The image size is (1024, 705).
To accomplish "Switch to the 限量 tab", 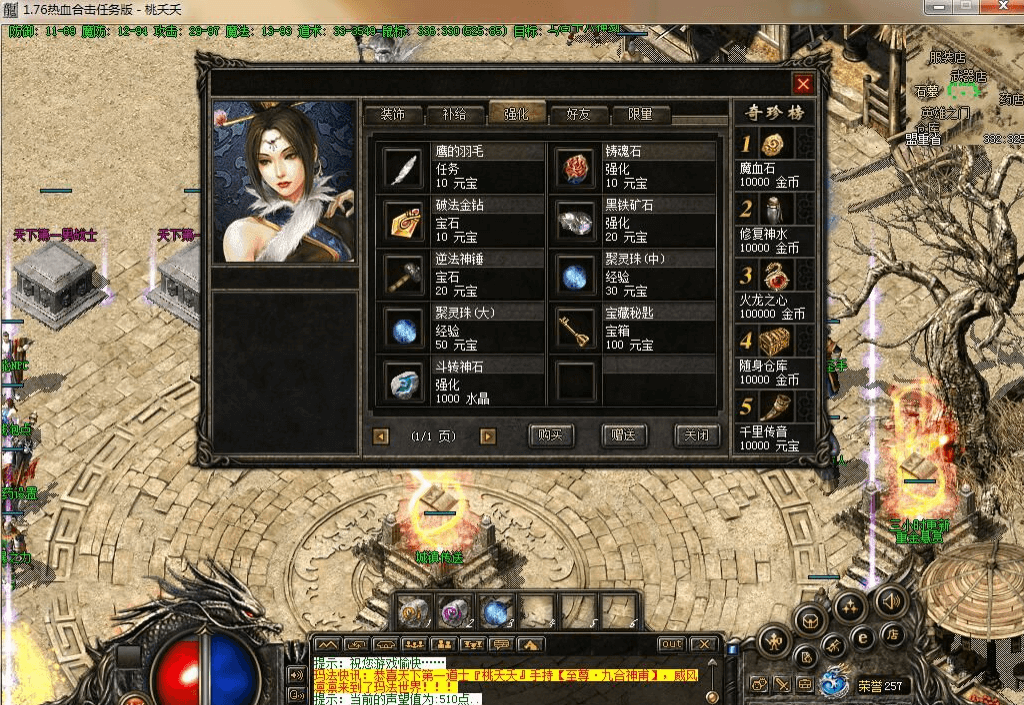I will (640, 114).
